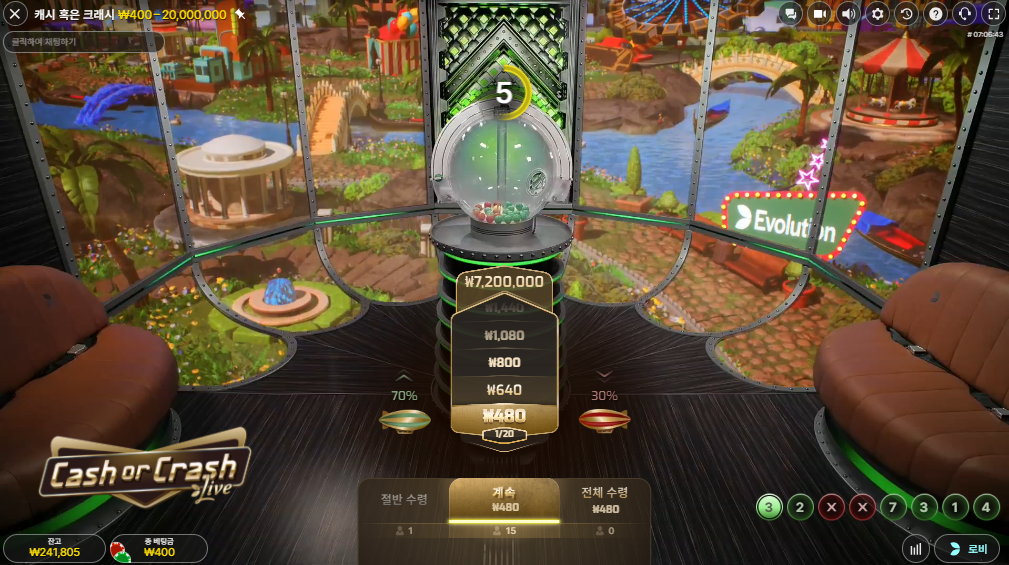Toggle fullscreen mode
Screen dimensions: 1009x565
coord(993,14)
